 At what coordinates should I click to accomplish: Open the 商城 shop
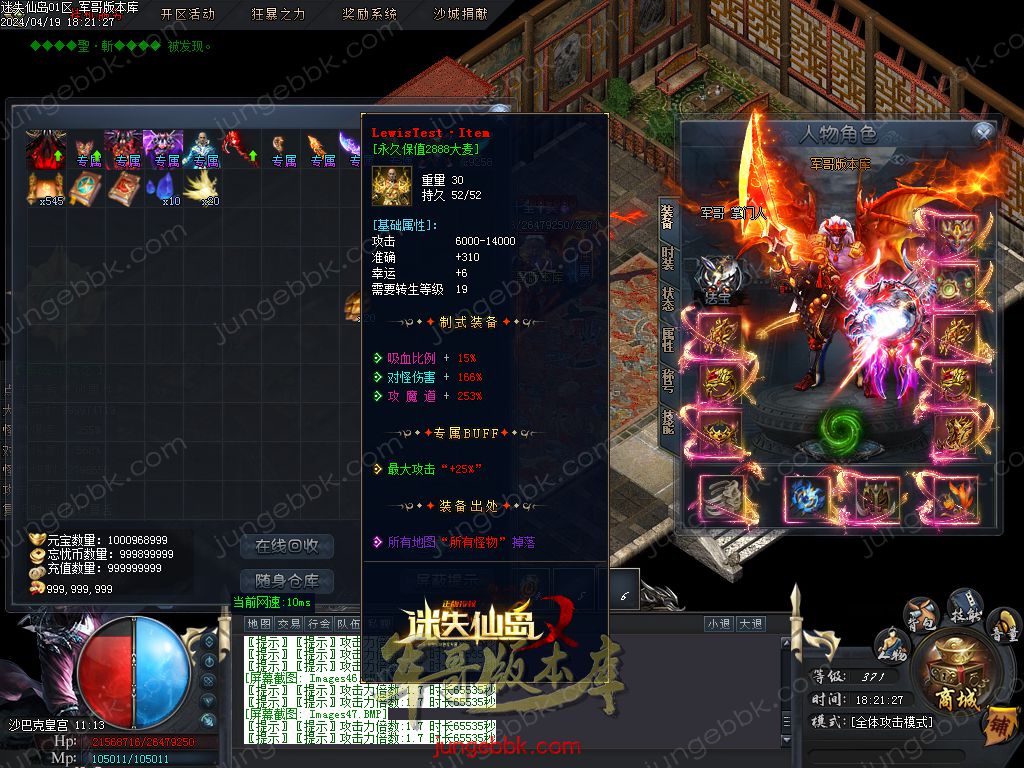[954, 672]
